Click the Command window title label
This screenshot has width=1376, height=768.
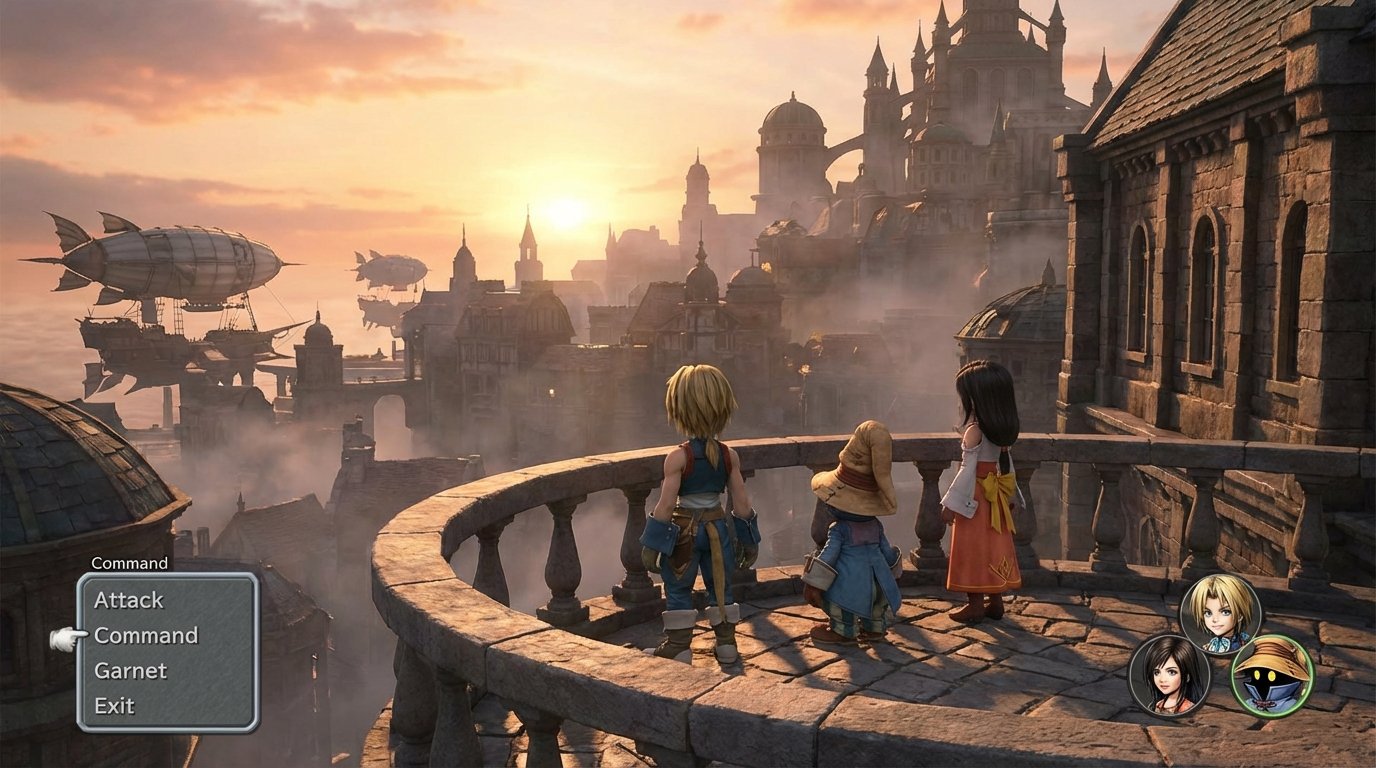[127, 563]
